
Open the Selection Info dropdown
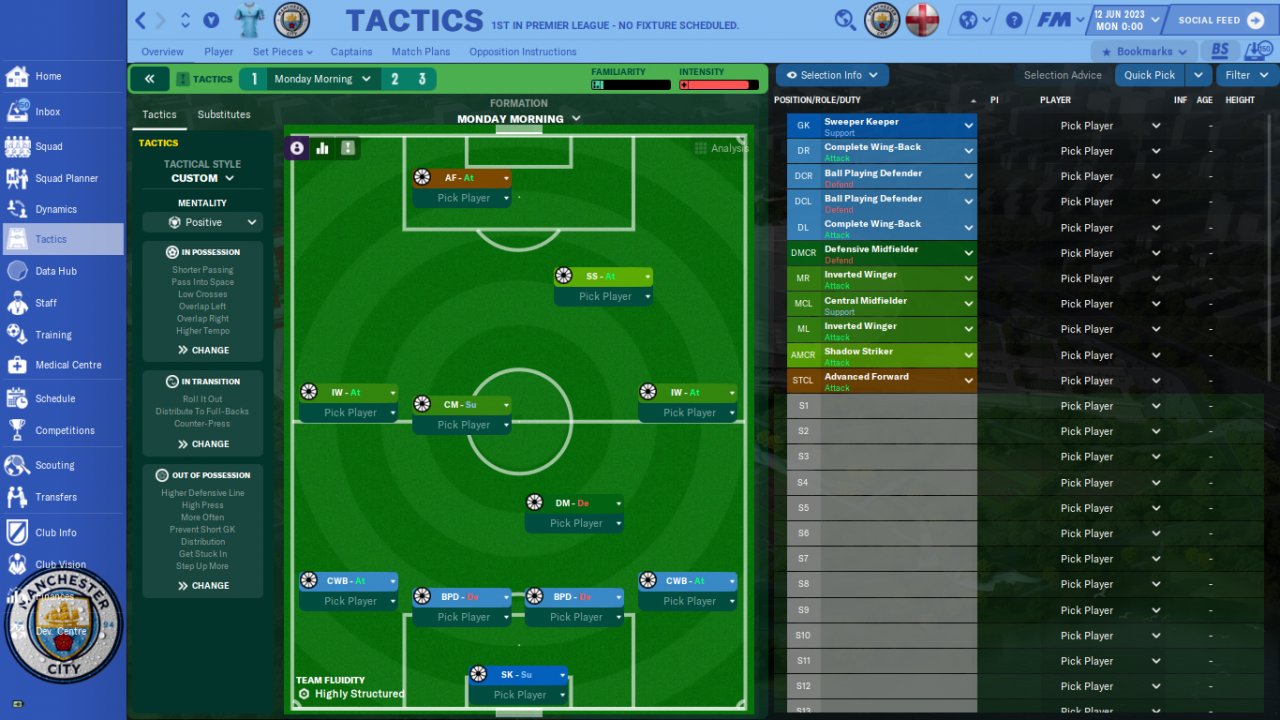pos(832,75)
